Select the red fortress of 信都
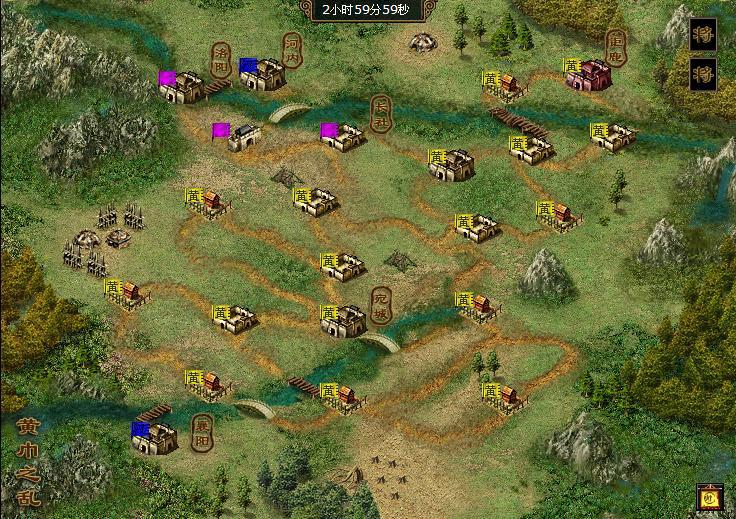736x519 pixels. point(590,75)
